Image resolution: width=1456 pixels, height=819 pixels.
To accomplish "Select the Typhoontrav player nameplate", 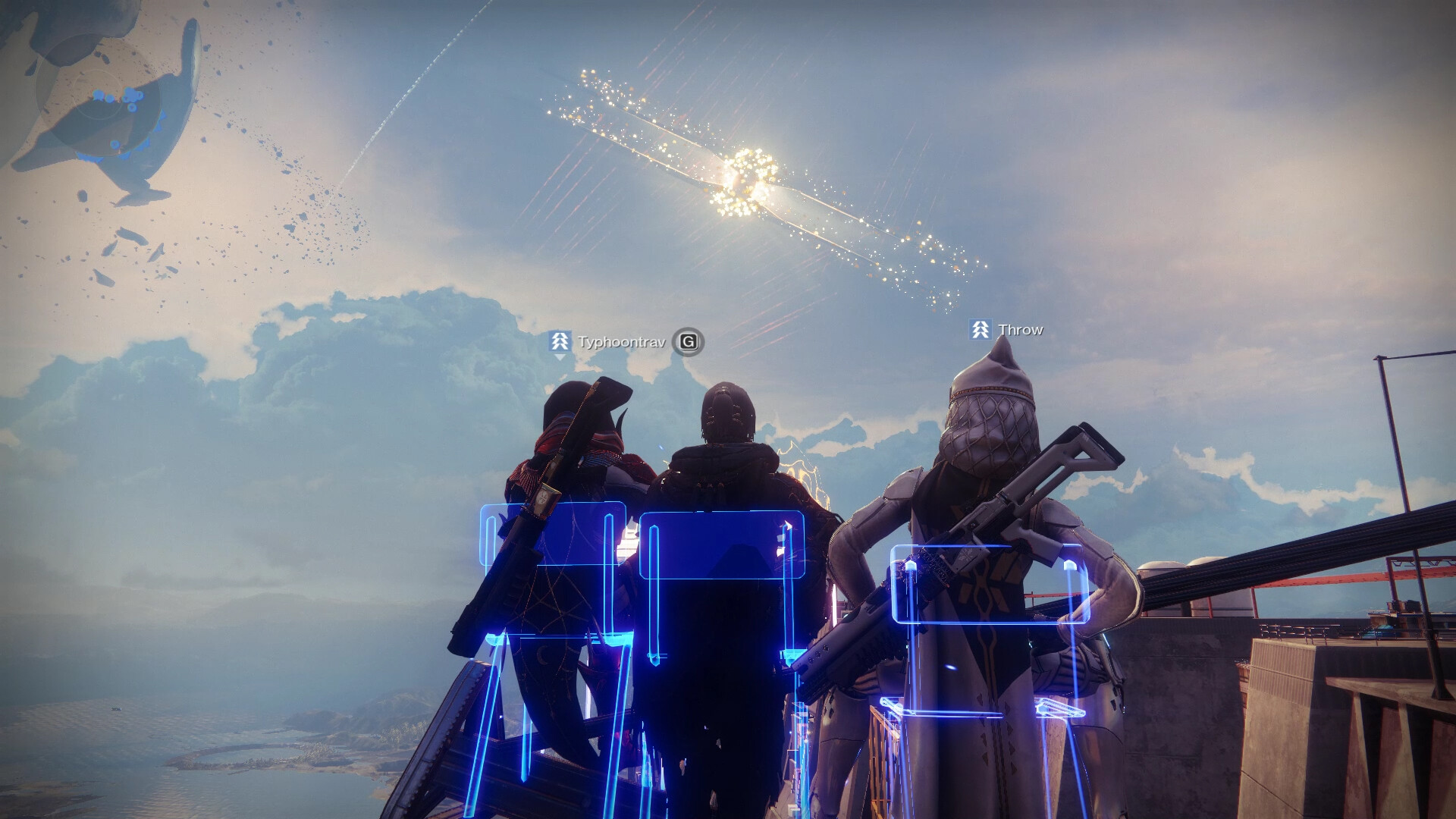I will pyautogui.click(x=620, y=342).
